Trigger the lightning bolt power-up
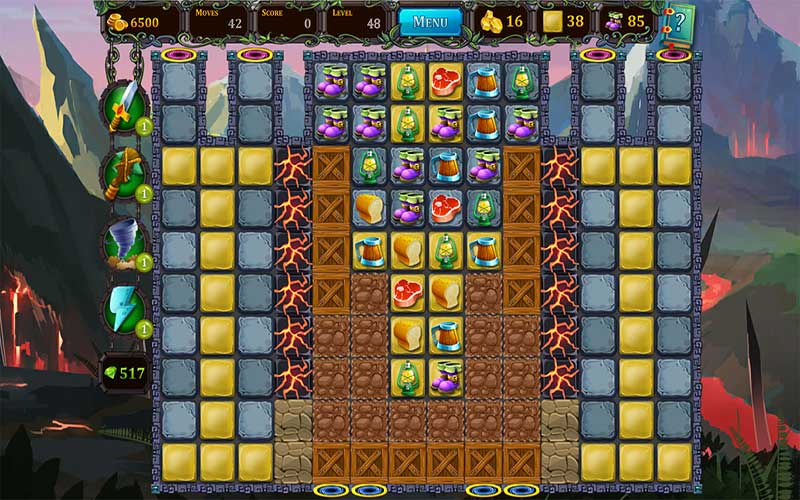 click(124, 310)
